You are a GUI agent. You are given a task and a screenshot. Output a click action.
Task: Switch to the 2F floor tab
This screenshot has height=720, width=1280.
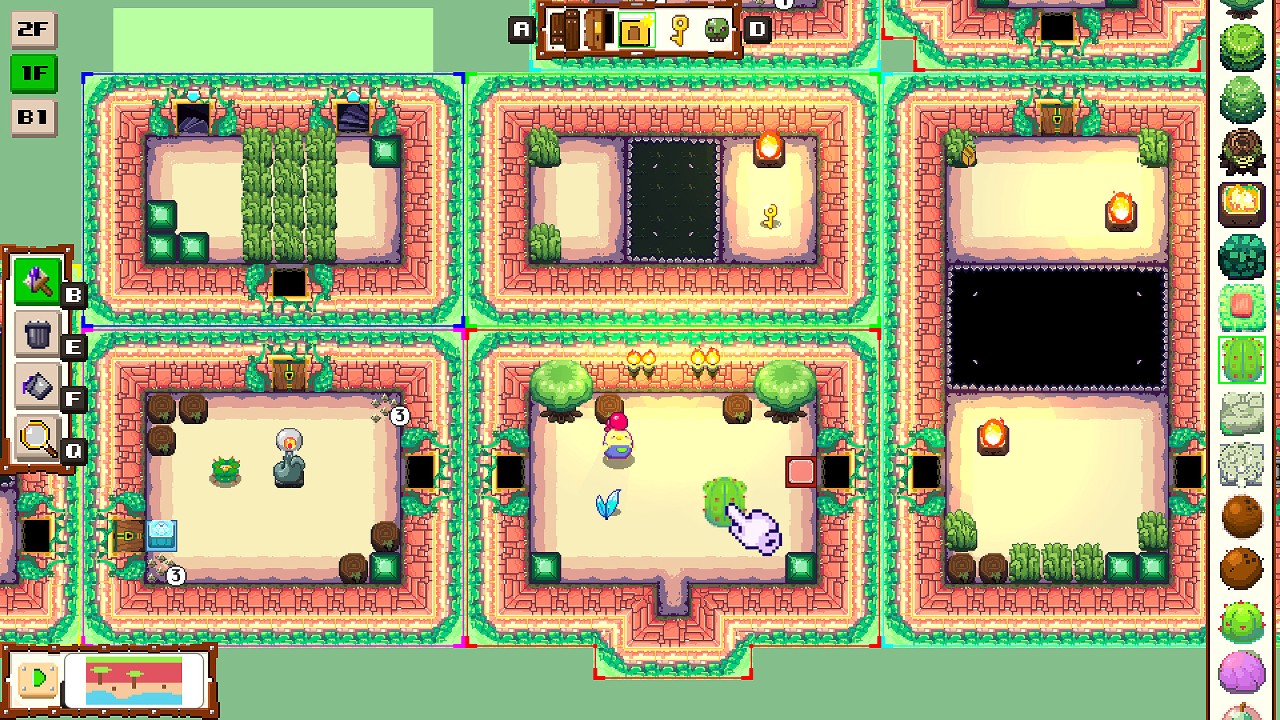click(x=33, y=29)
